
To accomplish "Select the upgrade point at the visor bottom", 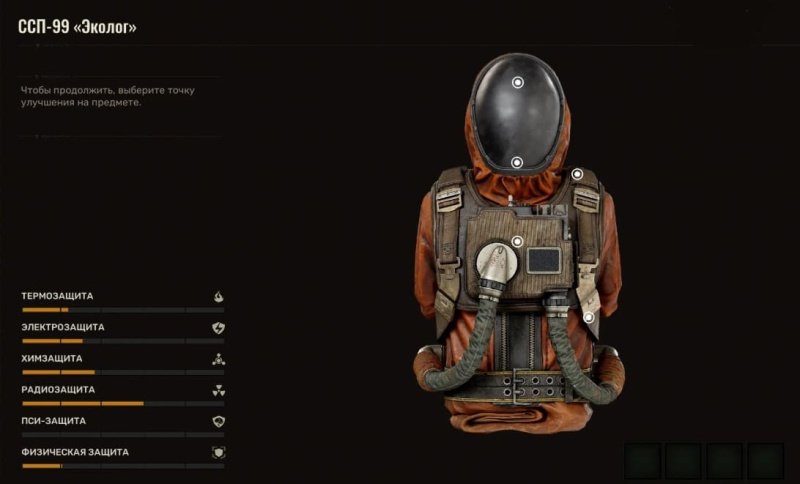I will click(x=517, y=162).
